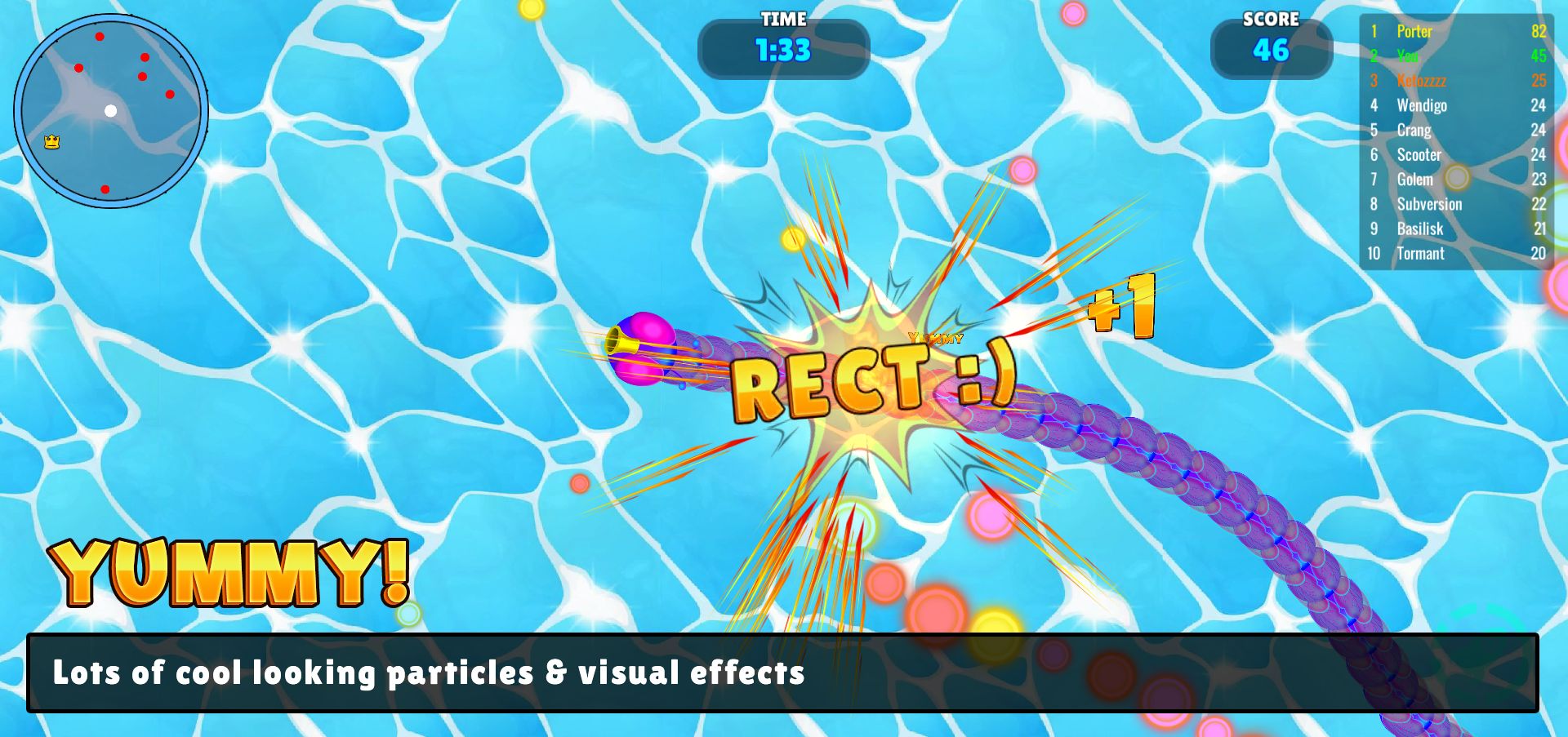Click the circular minimap radar

[x=111, y=111]
